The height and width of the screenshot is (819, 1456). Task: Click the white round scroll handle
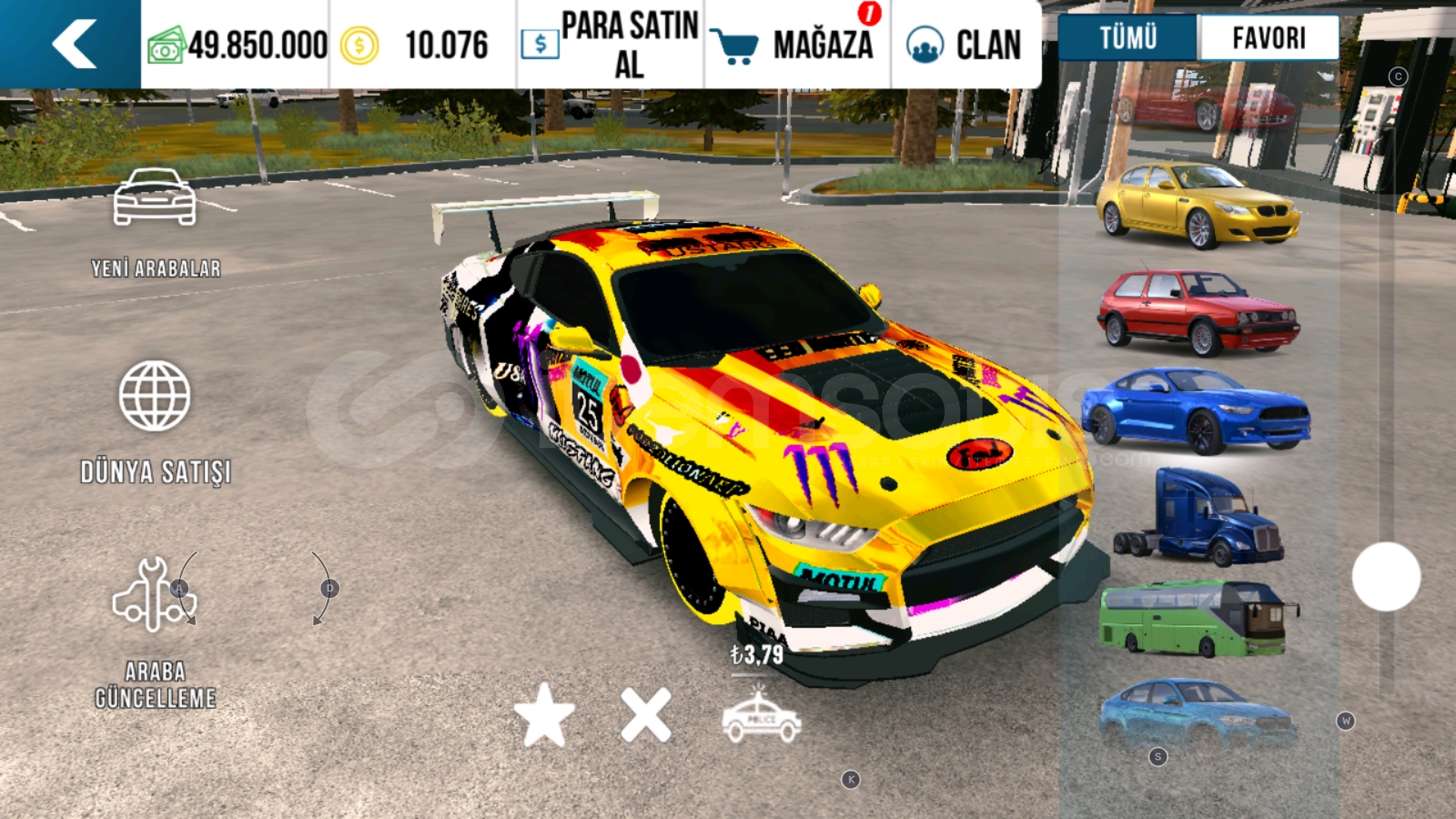(1385, 576)
